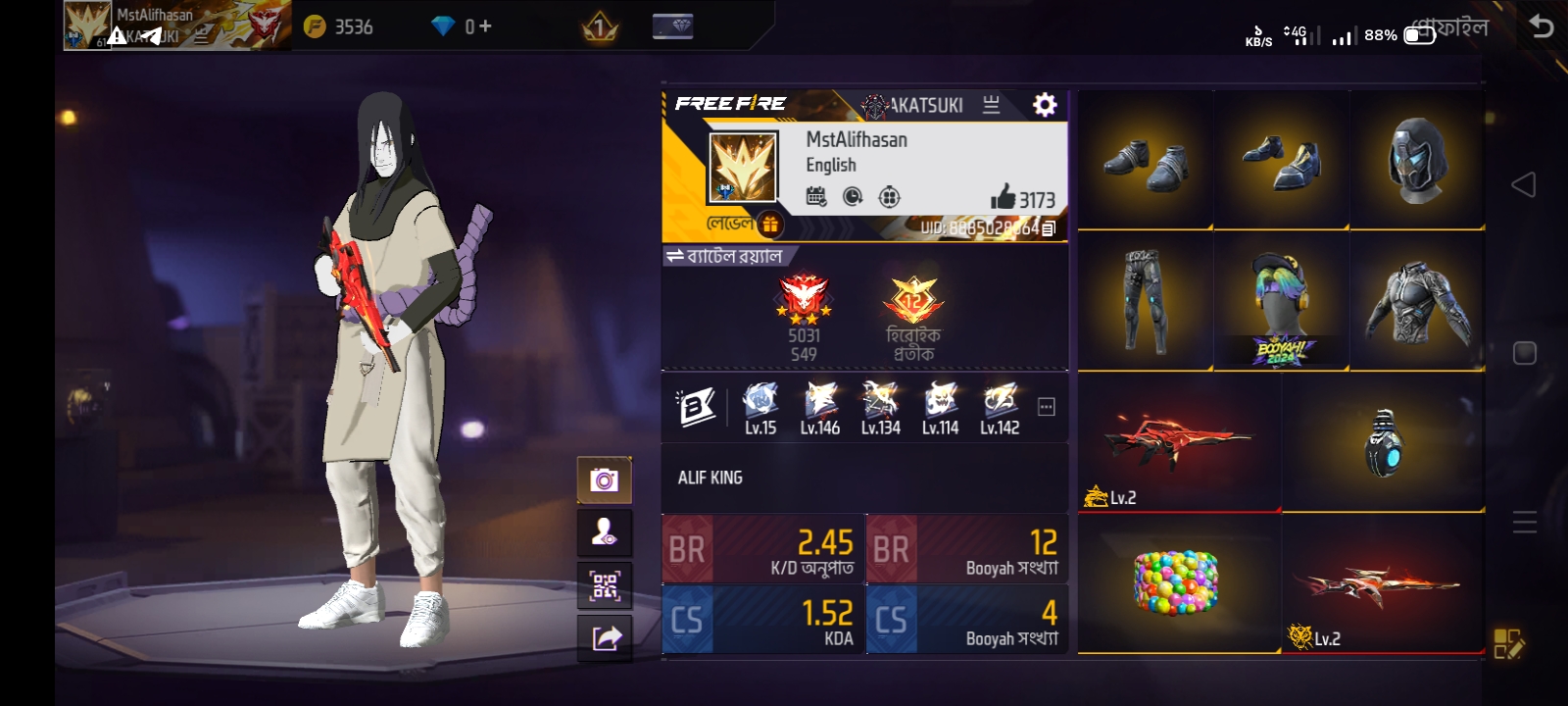Select the armored jacket top slot
This screenshot has height=706, width=1568.
pyautogui.click(x=1417, y=300)
